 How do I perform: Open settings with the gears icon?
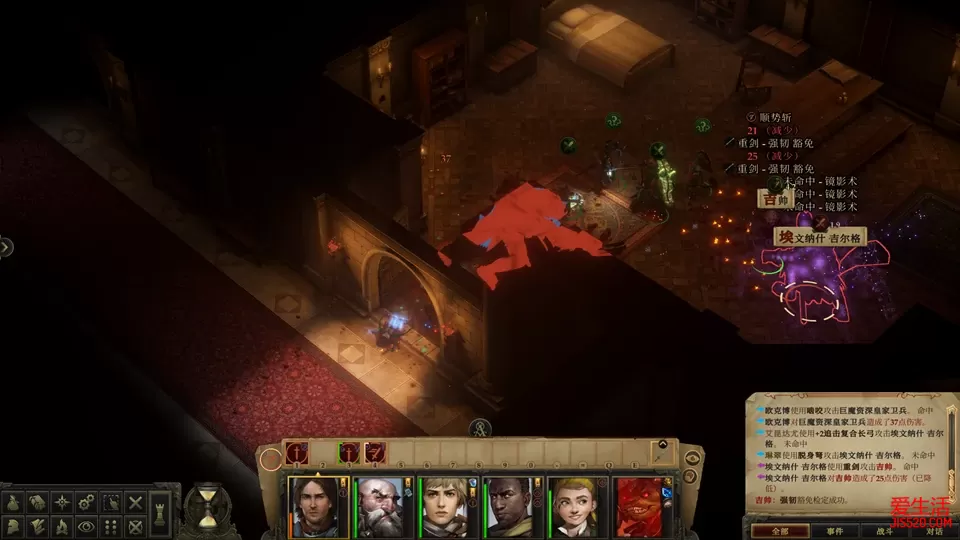point(87,502)
